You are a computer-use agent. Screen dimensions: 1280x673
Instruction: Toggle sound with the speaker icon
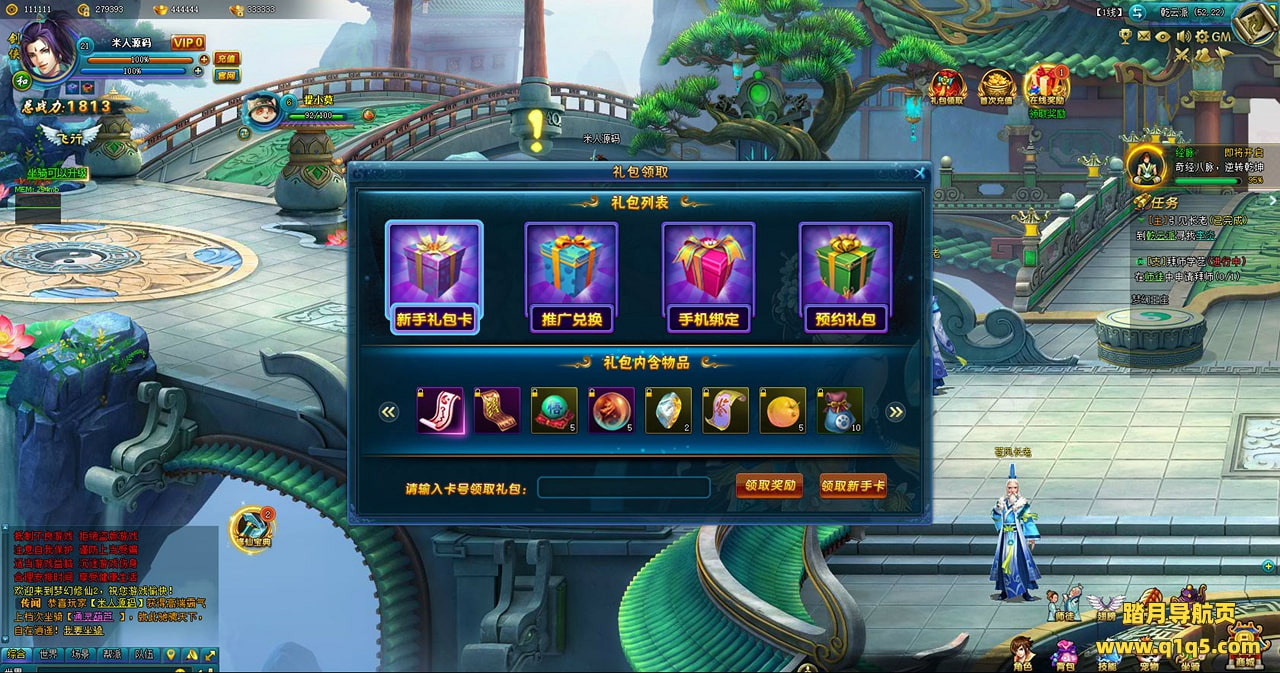1183,36
